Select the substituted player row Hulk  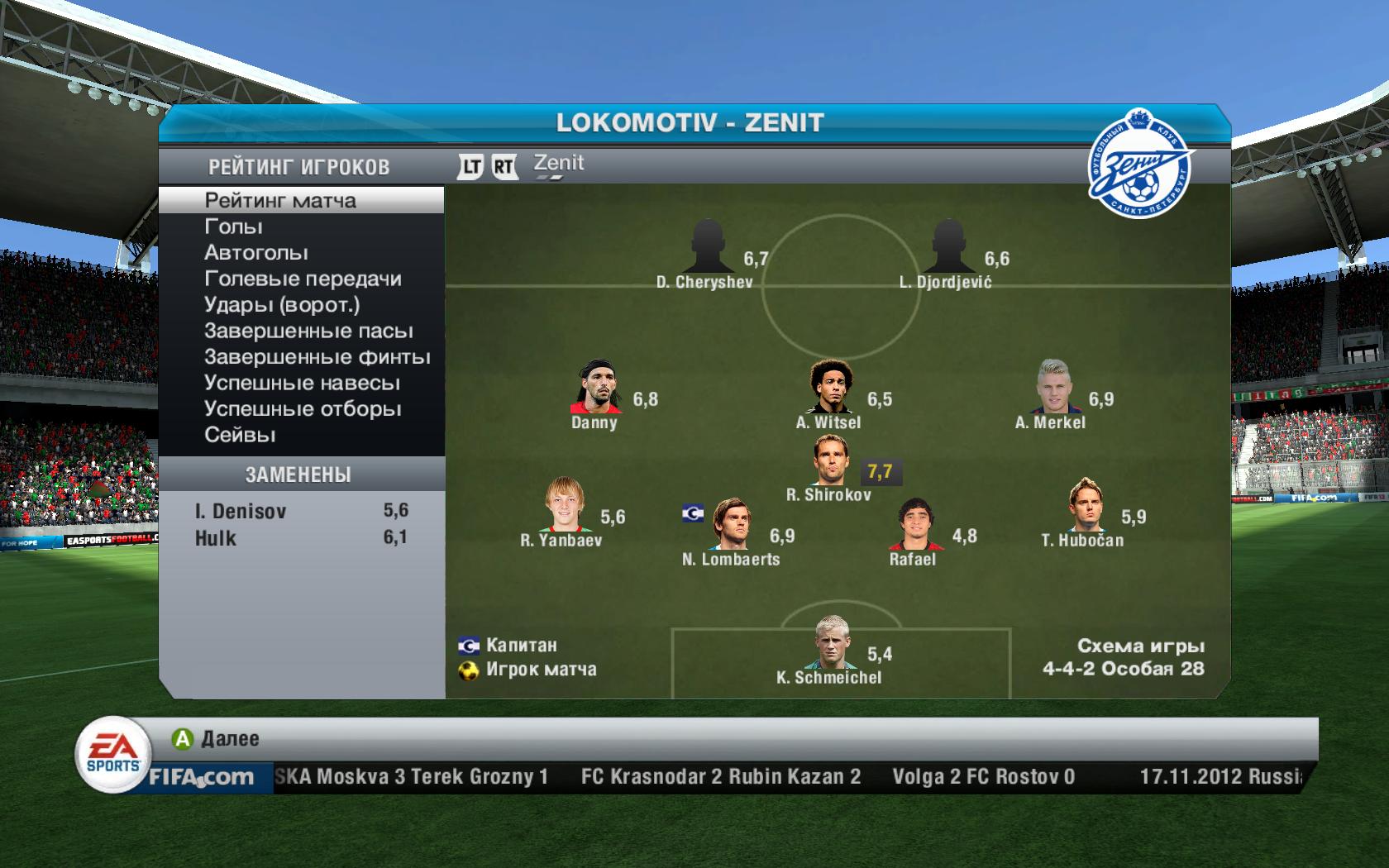click(301, 537)
